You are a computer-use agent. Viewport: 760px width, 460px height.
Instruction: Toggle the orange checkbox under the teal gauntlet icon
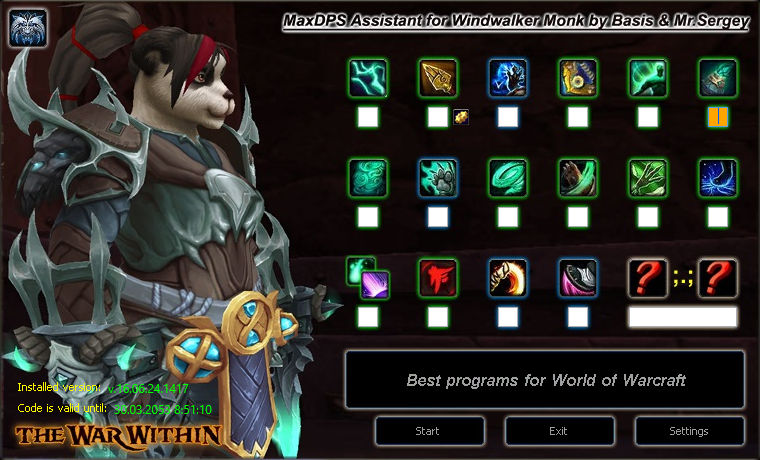click(717, 117)
